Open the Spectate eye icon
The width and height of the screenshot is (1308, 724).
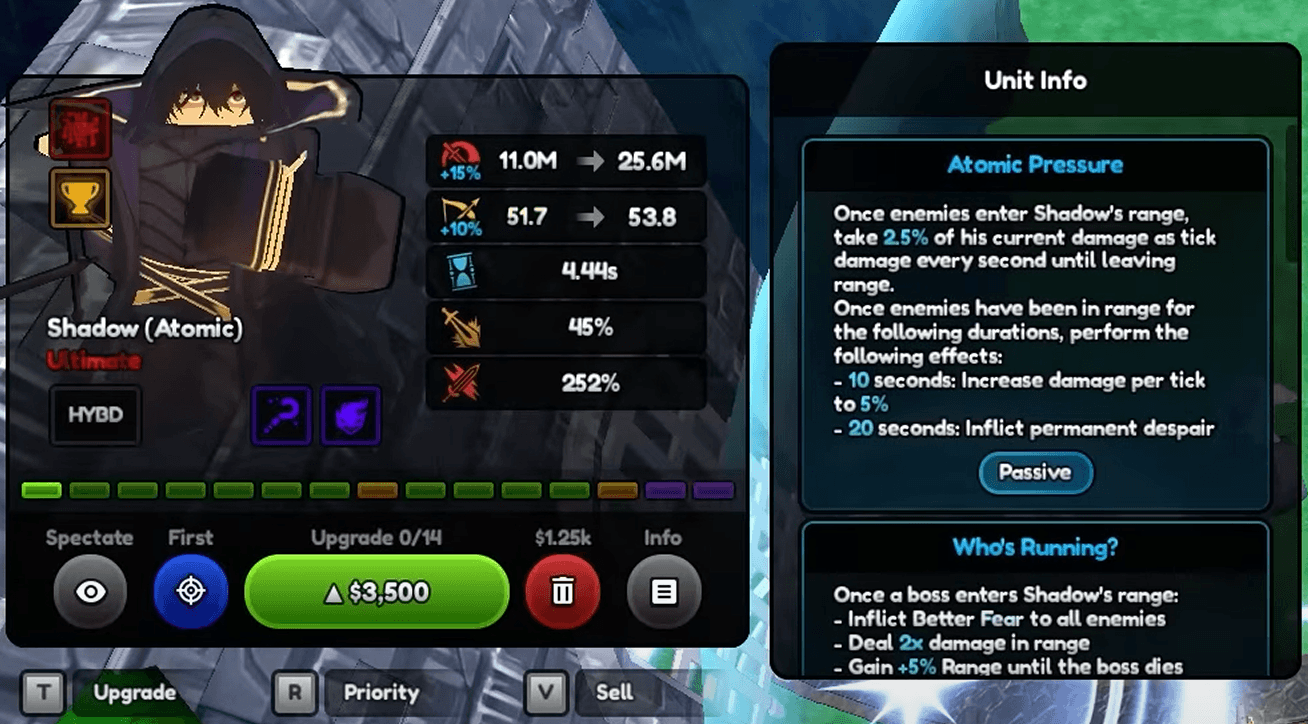pyautogui.click(x=89, y=592)
